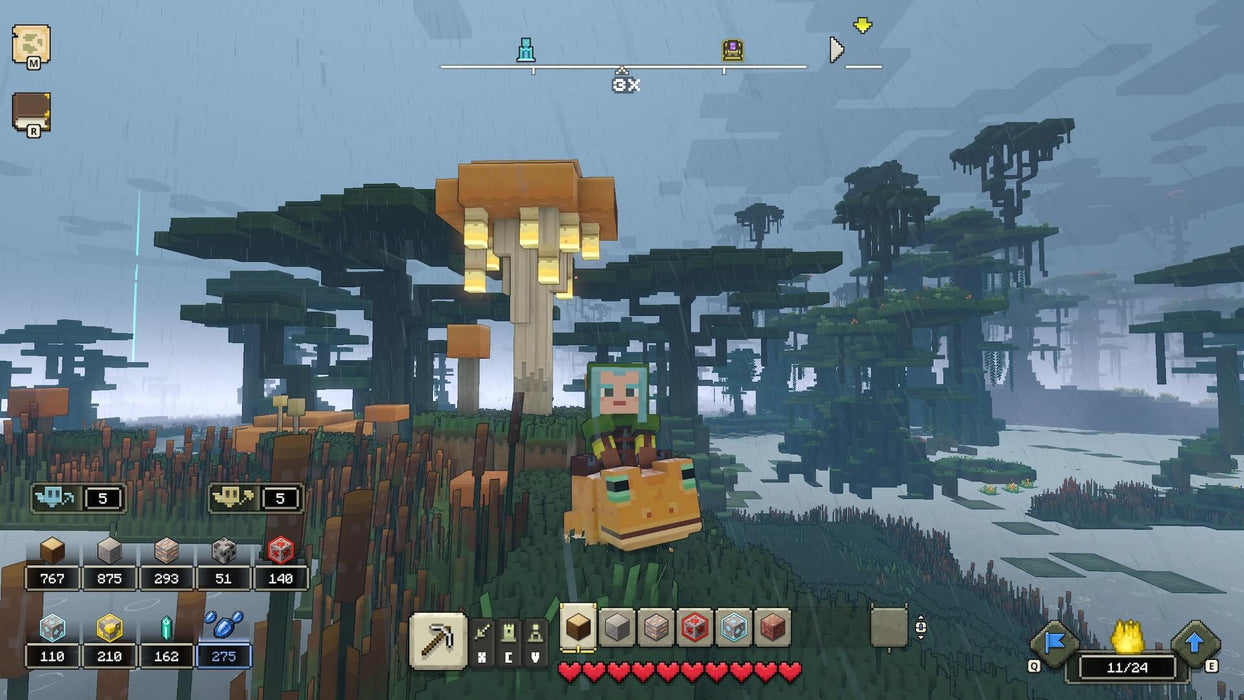Click the empty banner slot beside the hotbar

(x=888, y=628)
